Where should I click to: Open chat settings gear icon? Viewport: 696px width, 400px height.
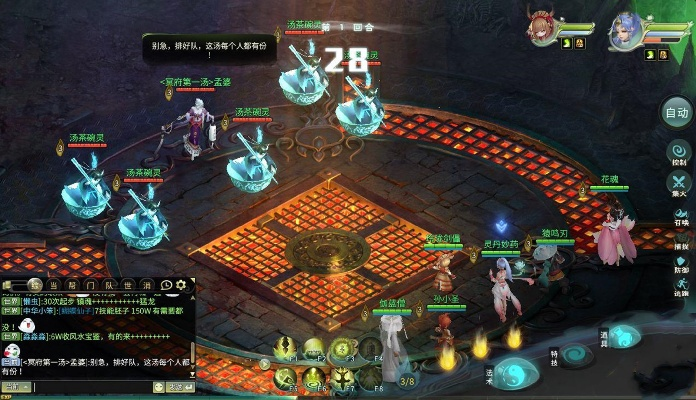click(x=181, y=286)
